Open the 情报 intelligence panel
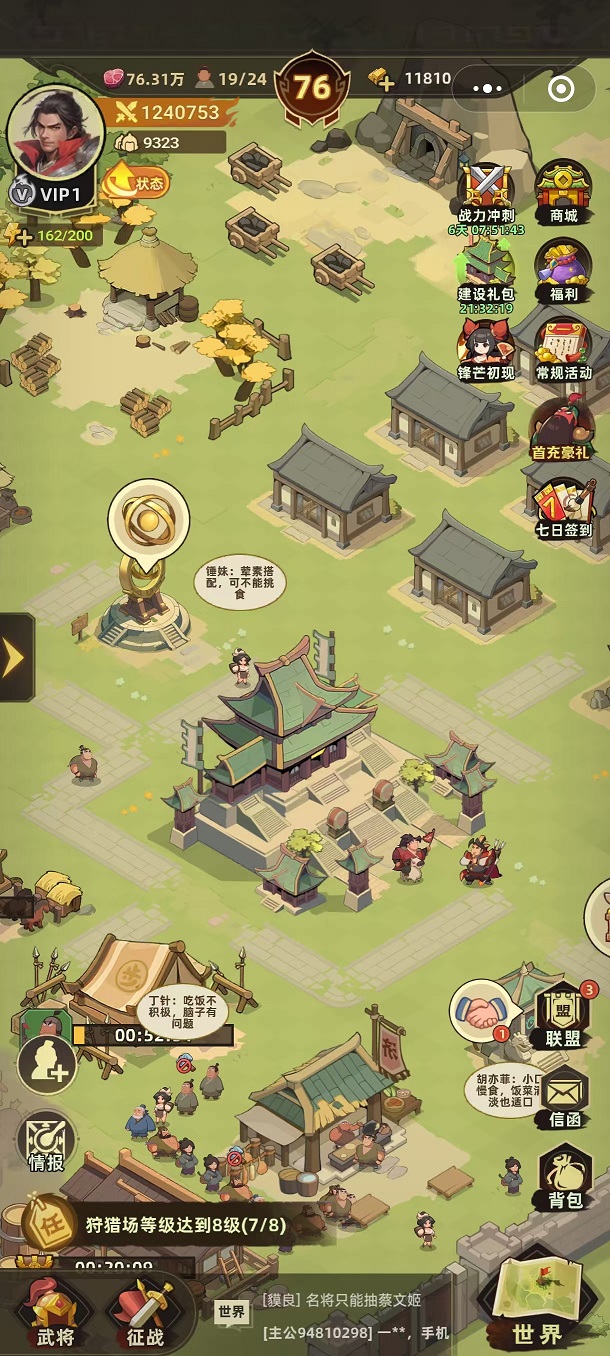Screen dimensions: 610x1356 point(47,1142)
